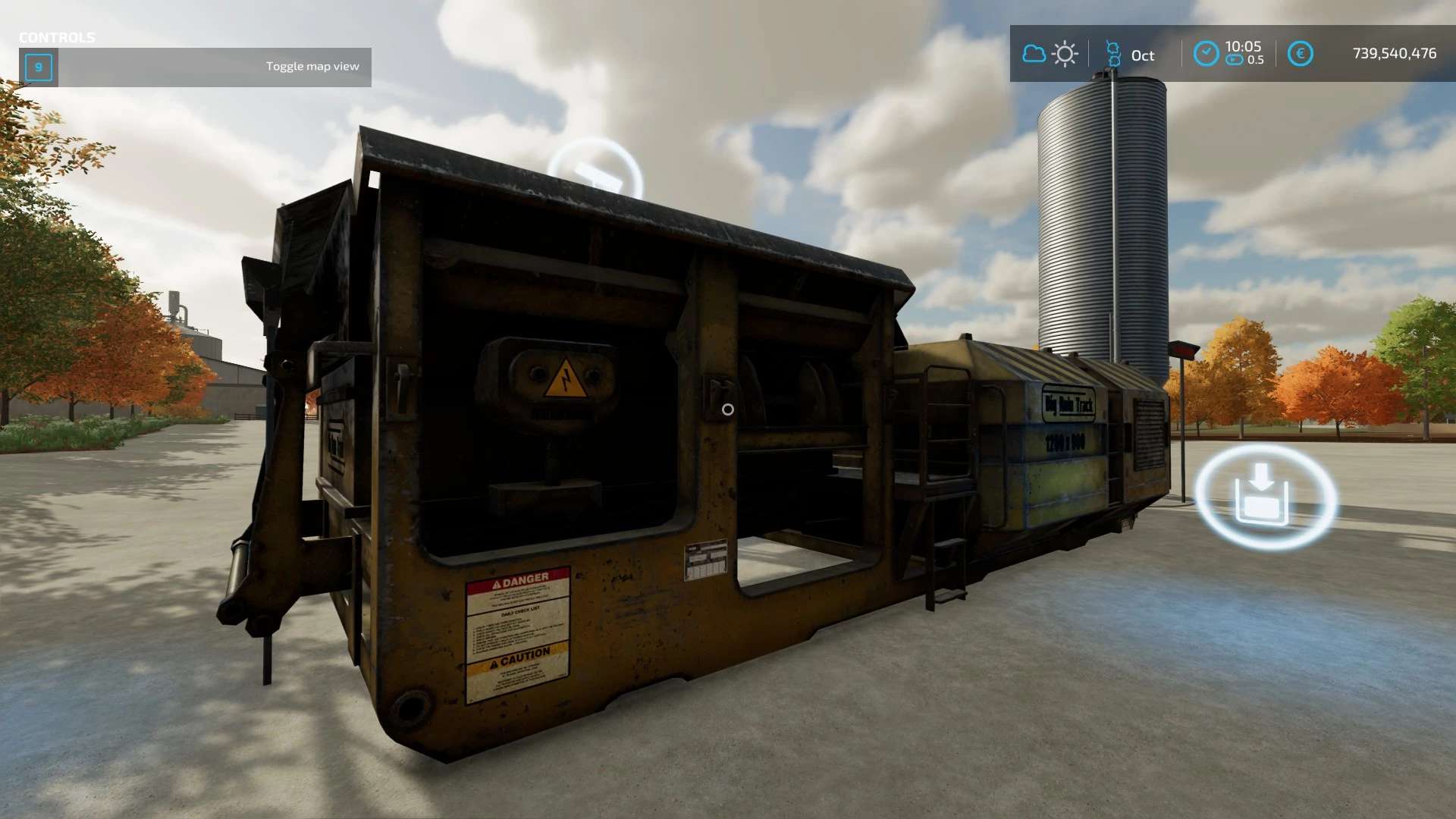
Task: Select the glowing unload trigger marker
Action: click(x=1264, y=496)
